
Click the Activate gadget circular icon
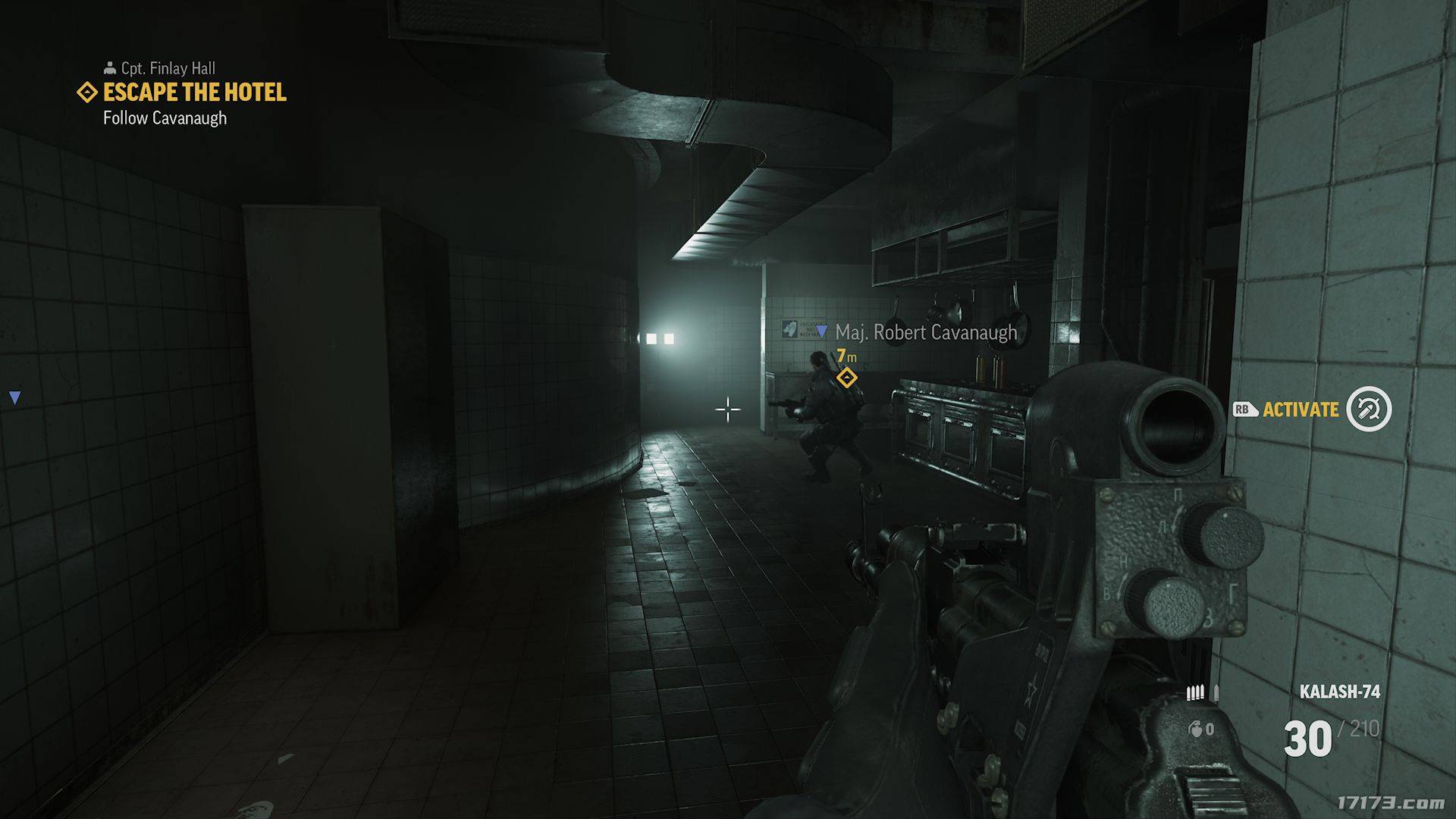tap(1369, 409)
